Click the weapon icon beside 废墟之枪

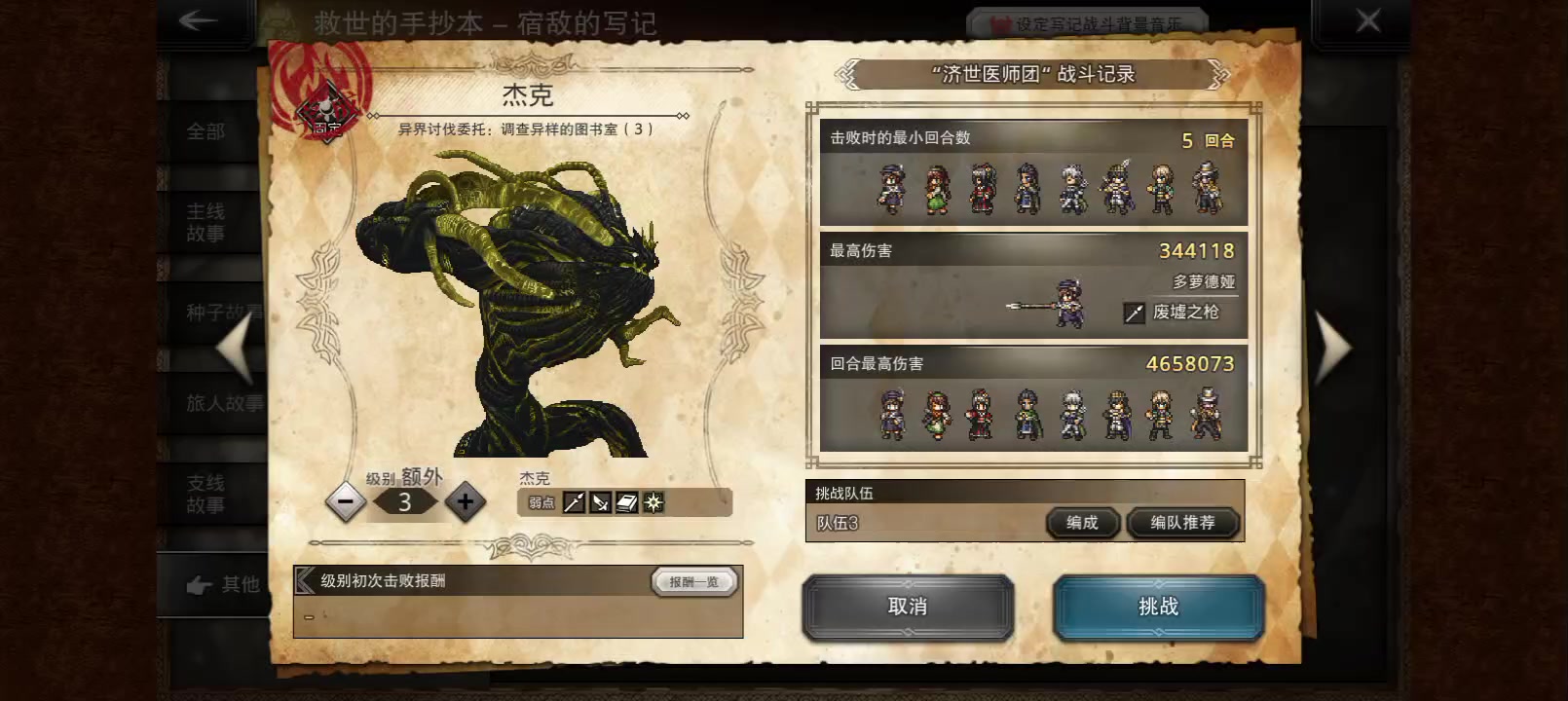point(1132,314)
